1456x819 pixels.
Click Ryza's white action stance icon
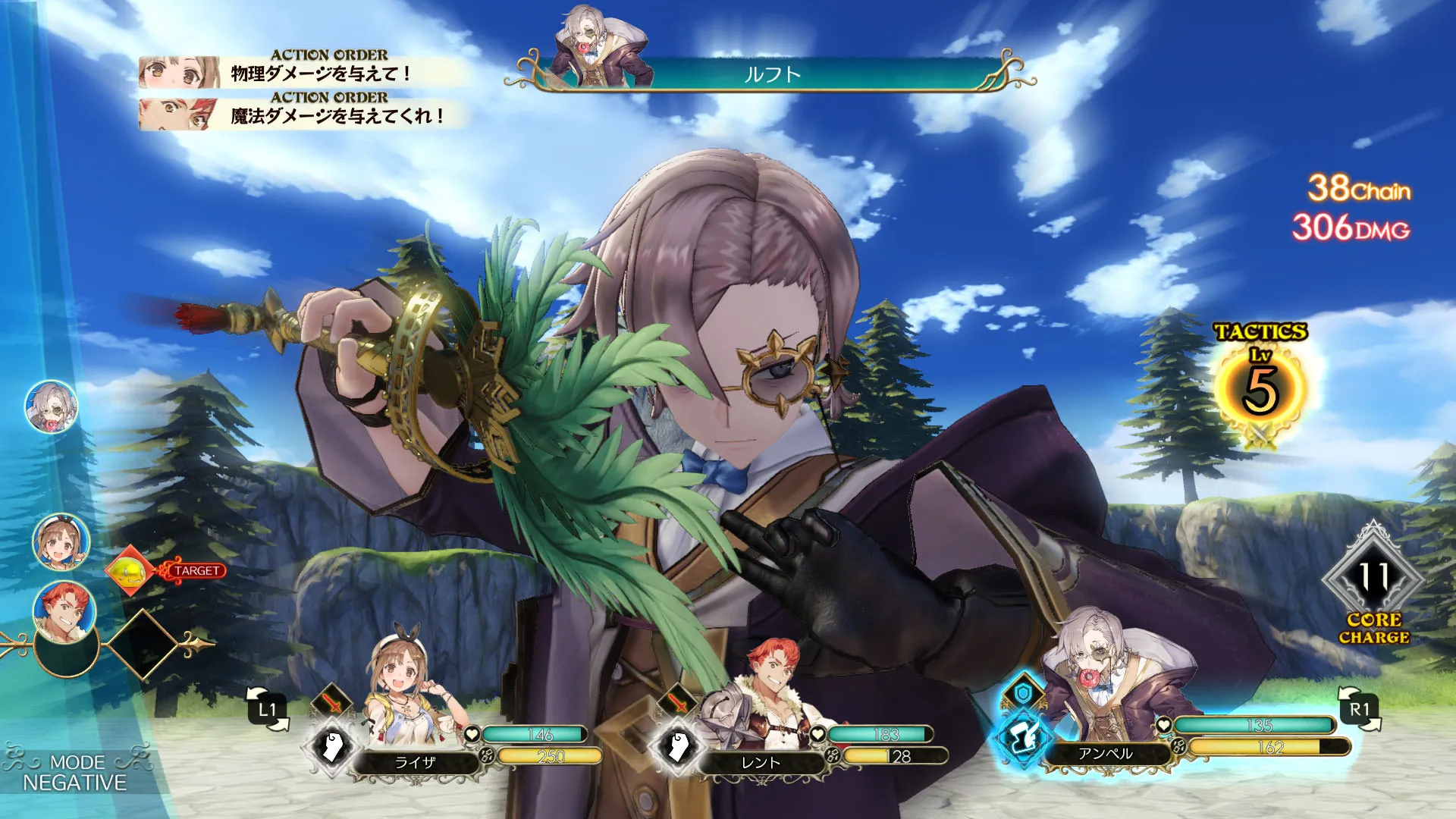(x=331, y=747)
